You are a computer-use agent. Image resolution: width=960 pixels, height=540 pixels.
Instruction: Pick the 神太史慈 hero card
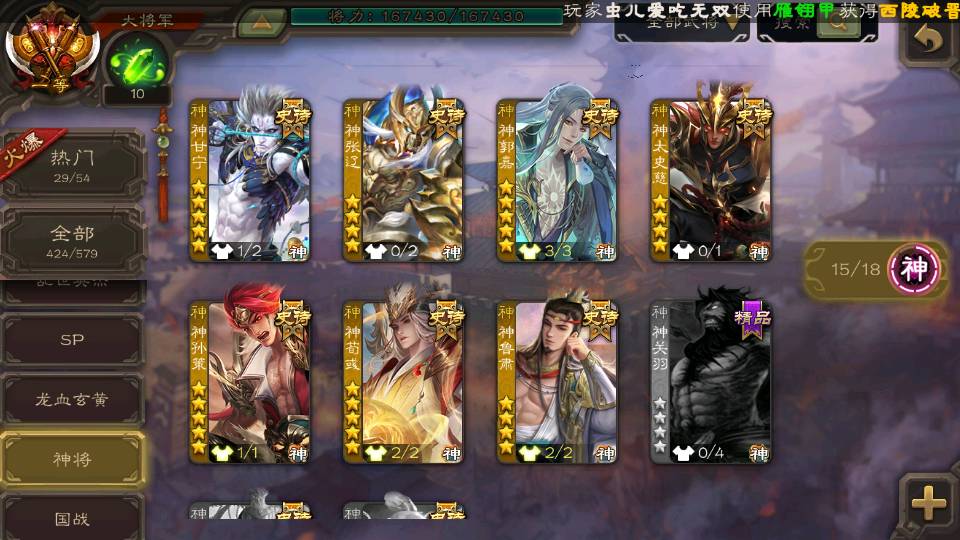click(711, 180)
